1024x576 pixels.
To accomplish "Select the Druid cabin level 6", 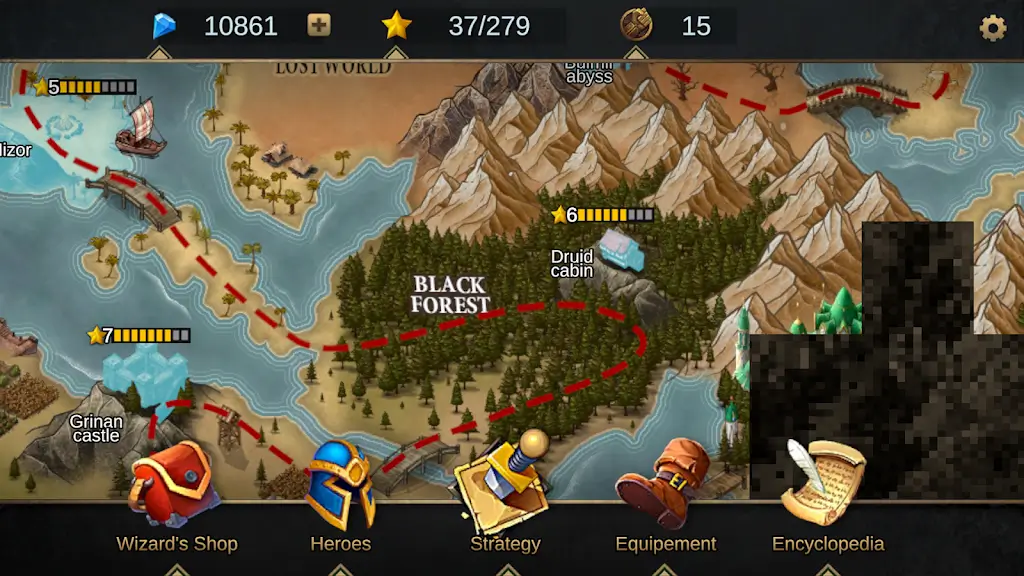I will coord(621,250).
